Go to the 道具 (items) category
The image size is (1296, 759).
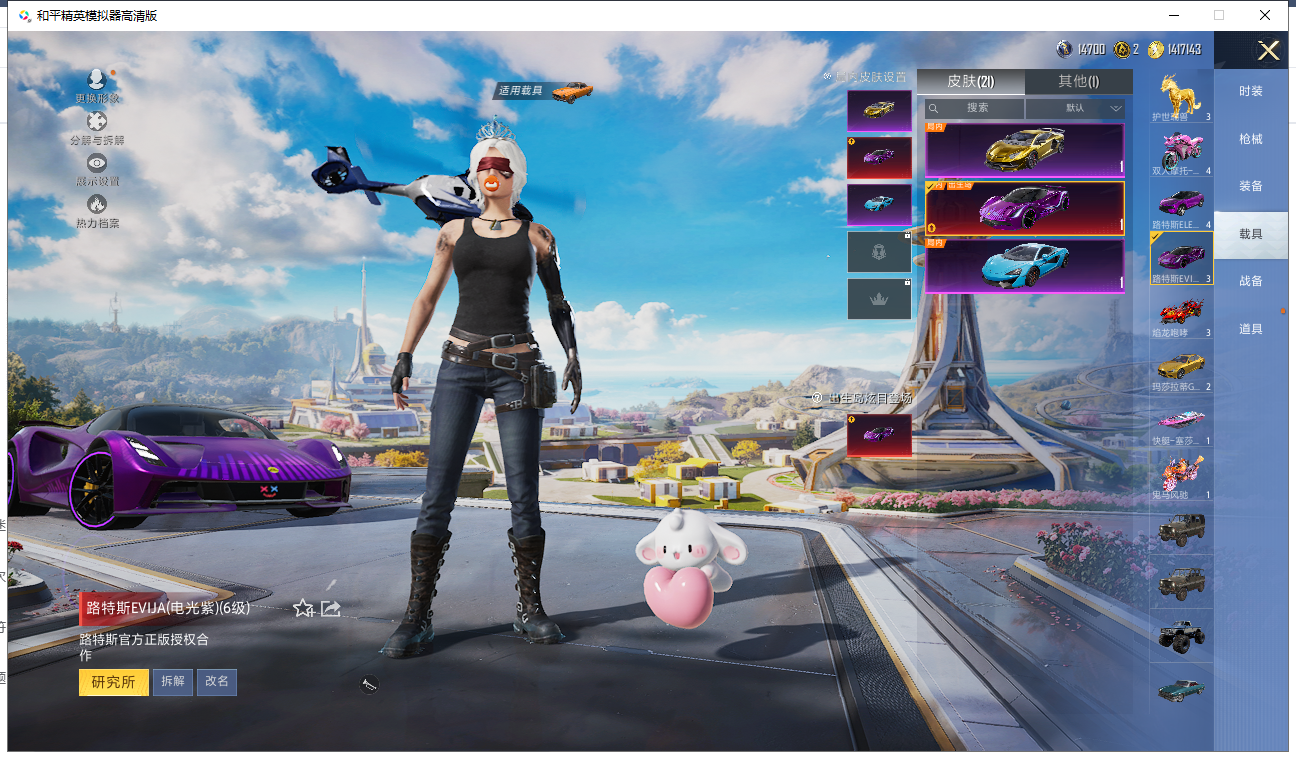point(1250,329)
